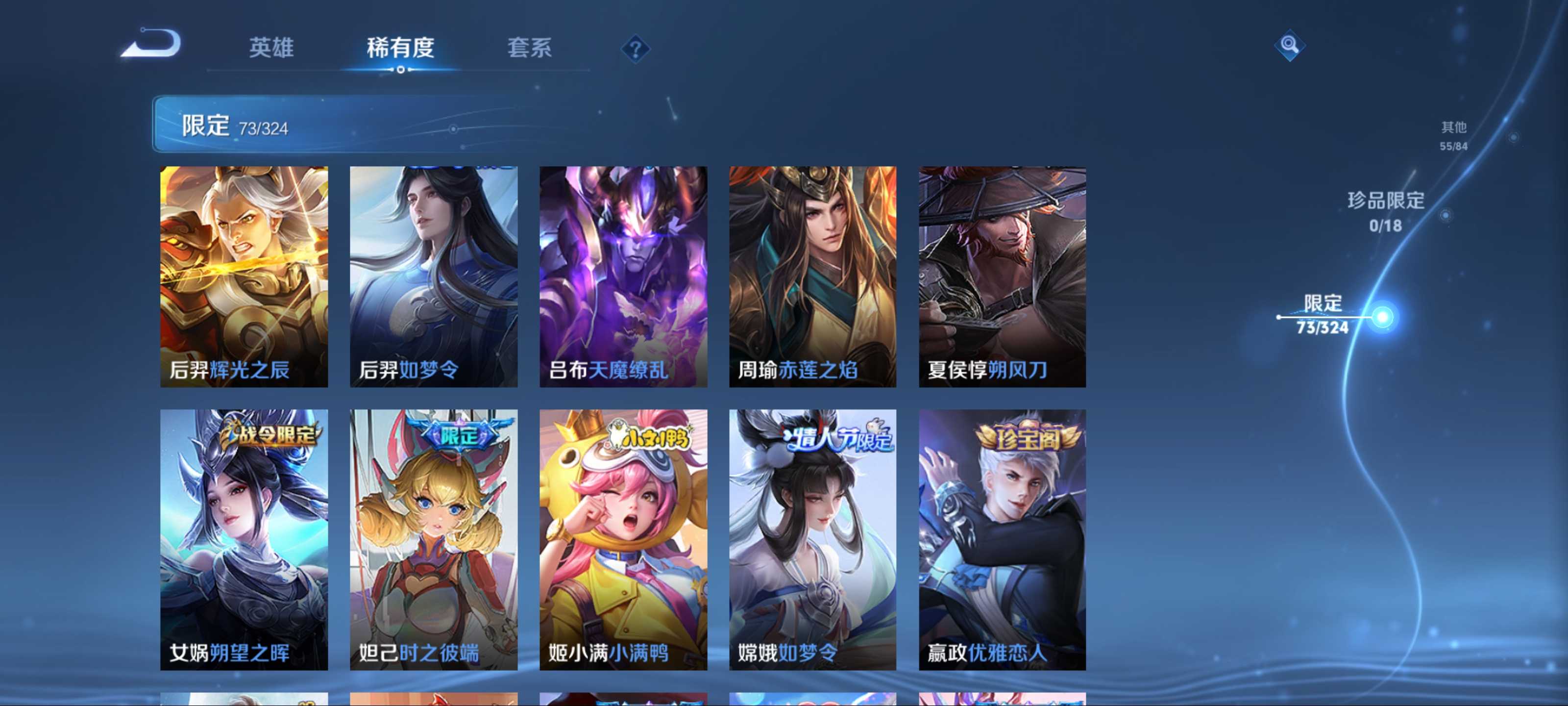This screenshot has height=706, width=1568.
Task: Switch to the 英雄 tab
Action: click(271, 48)
